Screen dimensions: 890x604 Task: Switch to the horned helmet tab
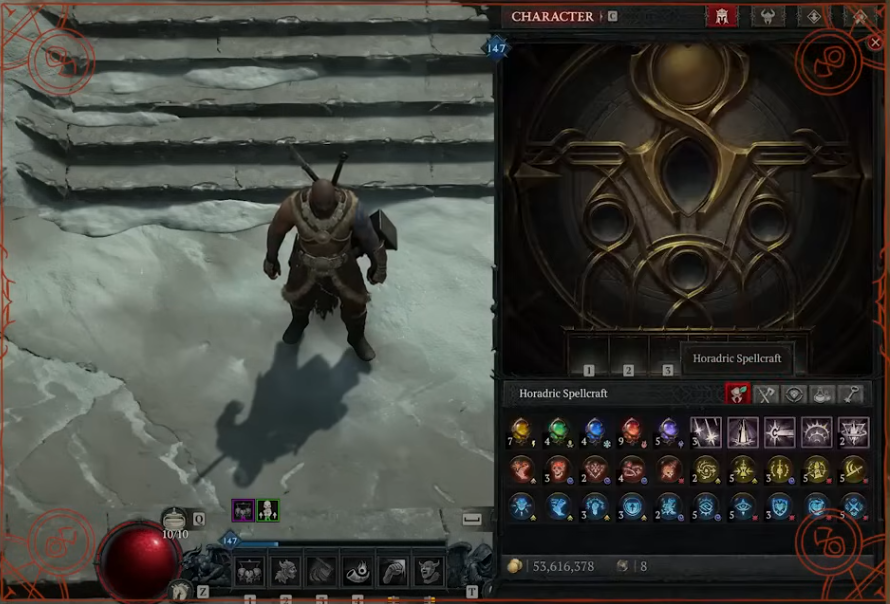[x=767, y=17]
